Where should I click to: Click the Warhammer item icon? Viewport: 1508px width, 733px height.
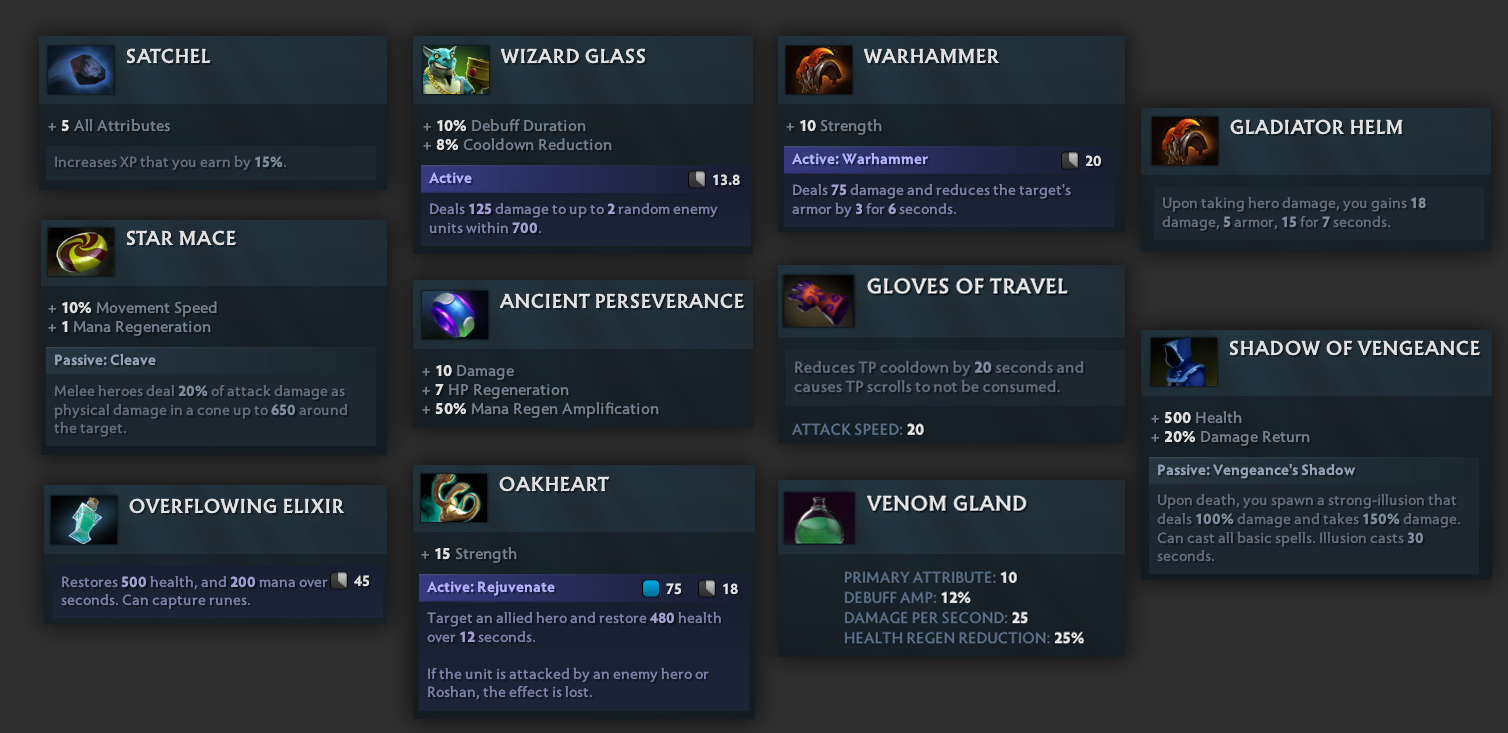pos(819,70)
